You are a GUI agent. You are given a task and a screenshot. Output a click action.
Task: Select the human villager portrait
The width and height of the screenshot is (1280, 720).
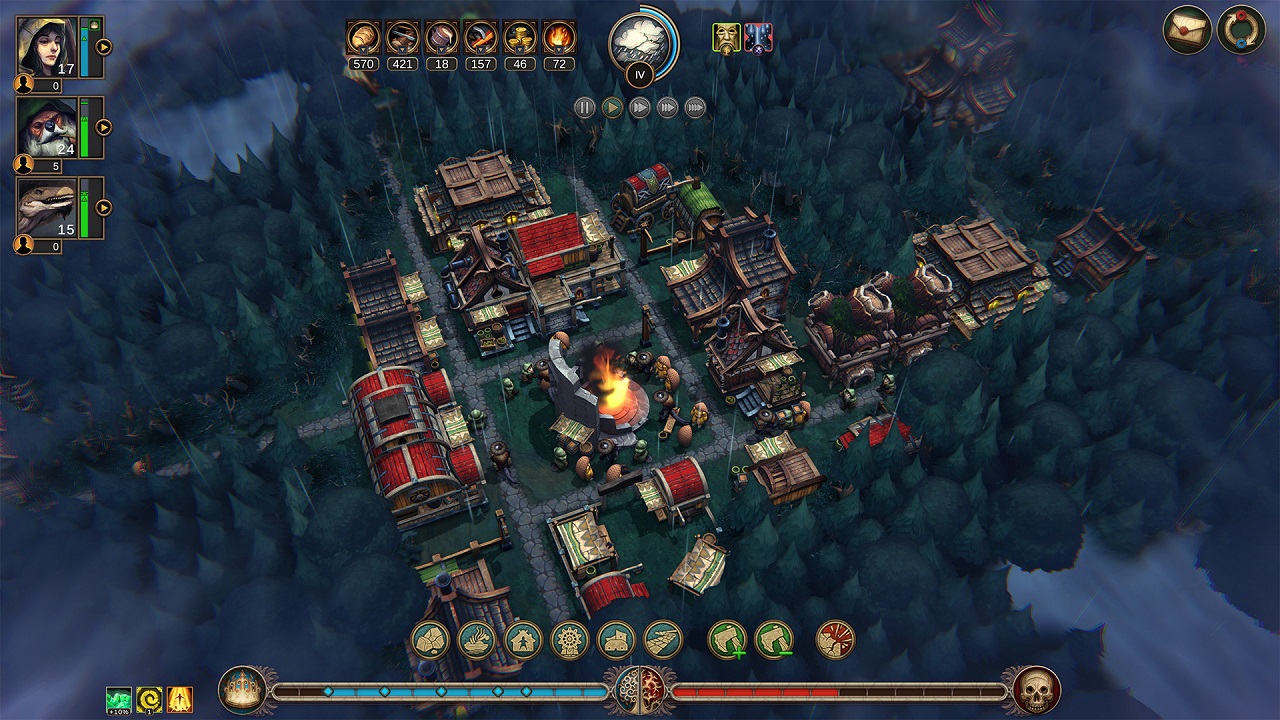[x=47, y=47]
